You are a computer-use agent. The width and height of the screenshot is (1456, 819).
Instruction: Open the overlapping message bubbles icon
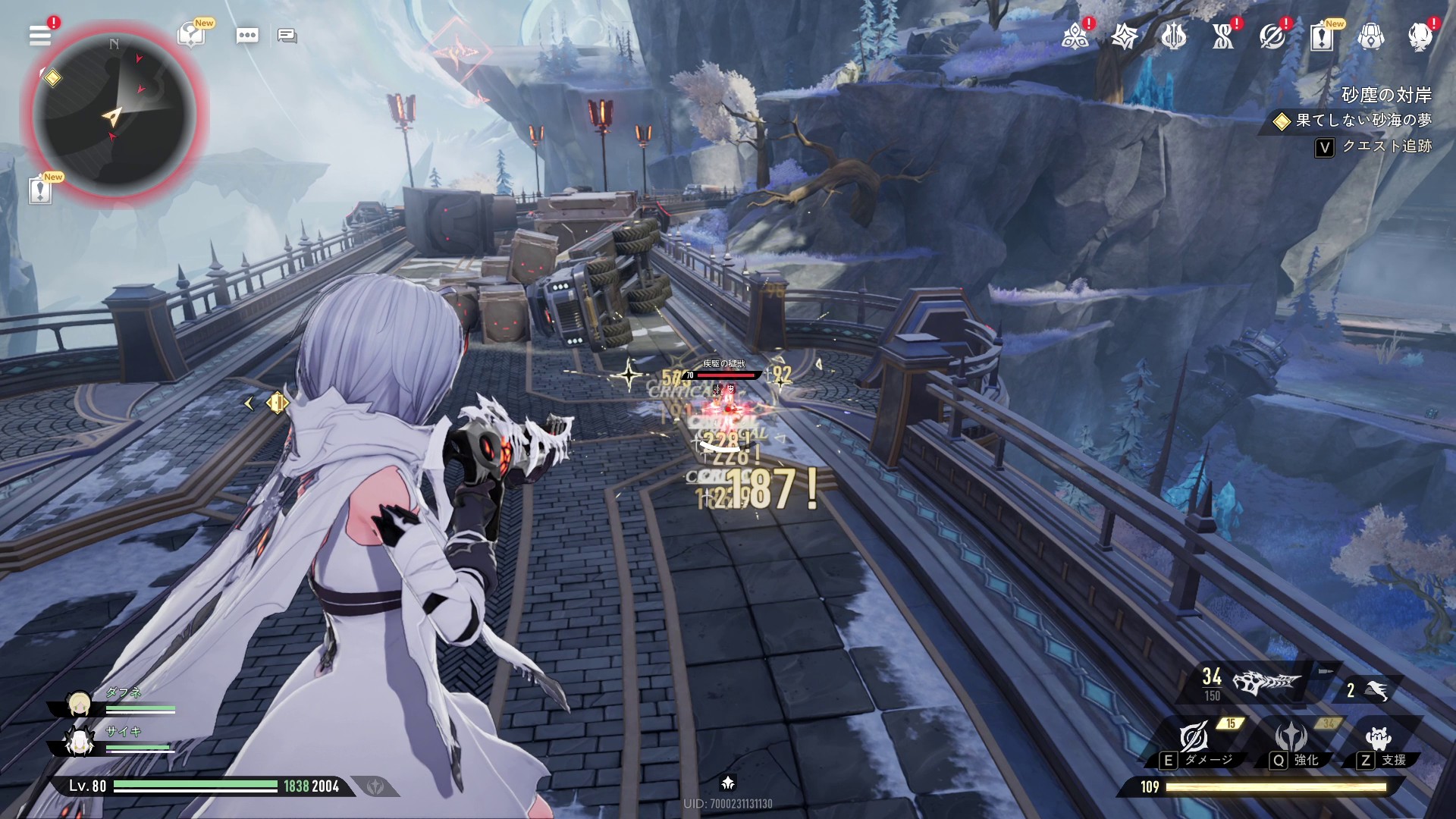[287, 36]
